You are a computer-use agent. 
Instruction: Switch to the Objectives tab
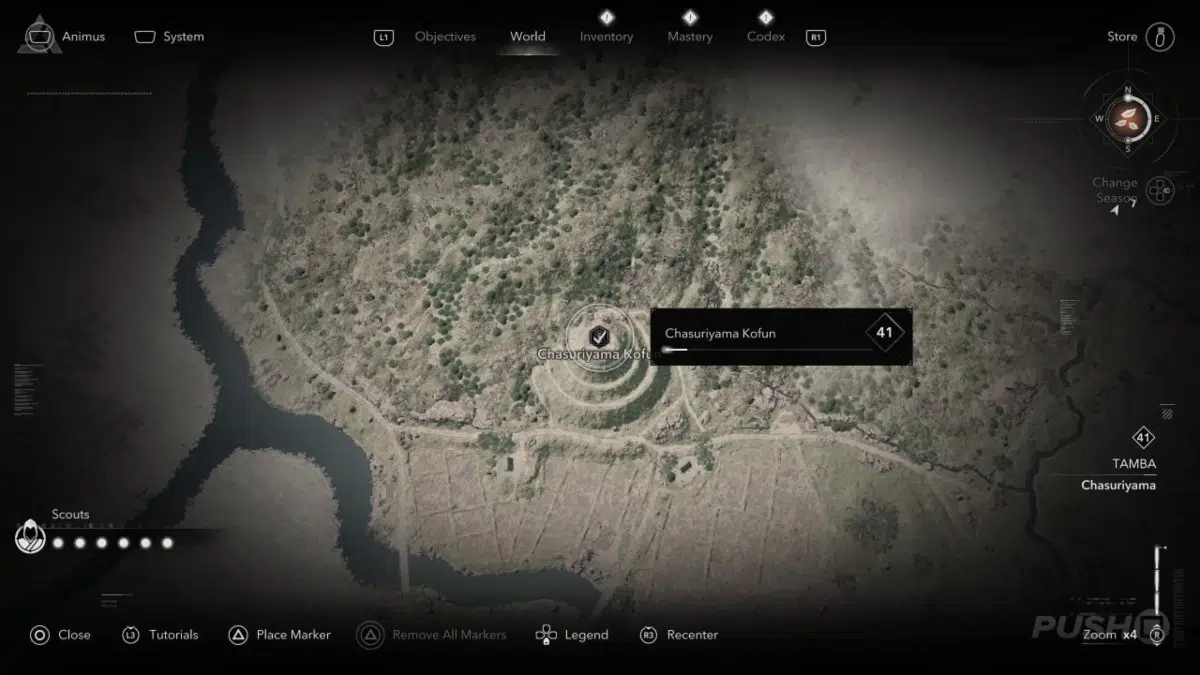445,37
